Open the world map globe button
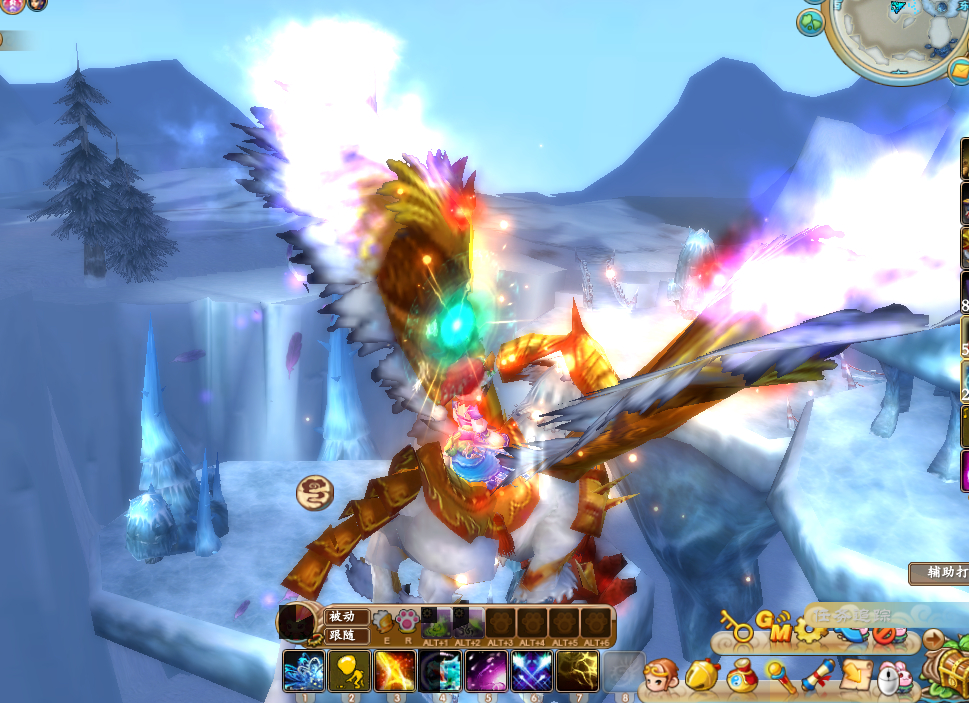Viewport: 969px width, 703px height. [810, 21]
